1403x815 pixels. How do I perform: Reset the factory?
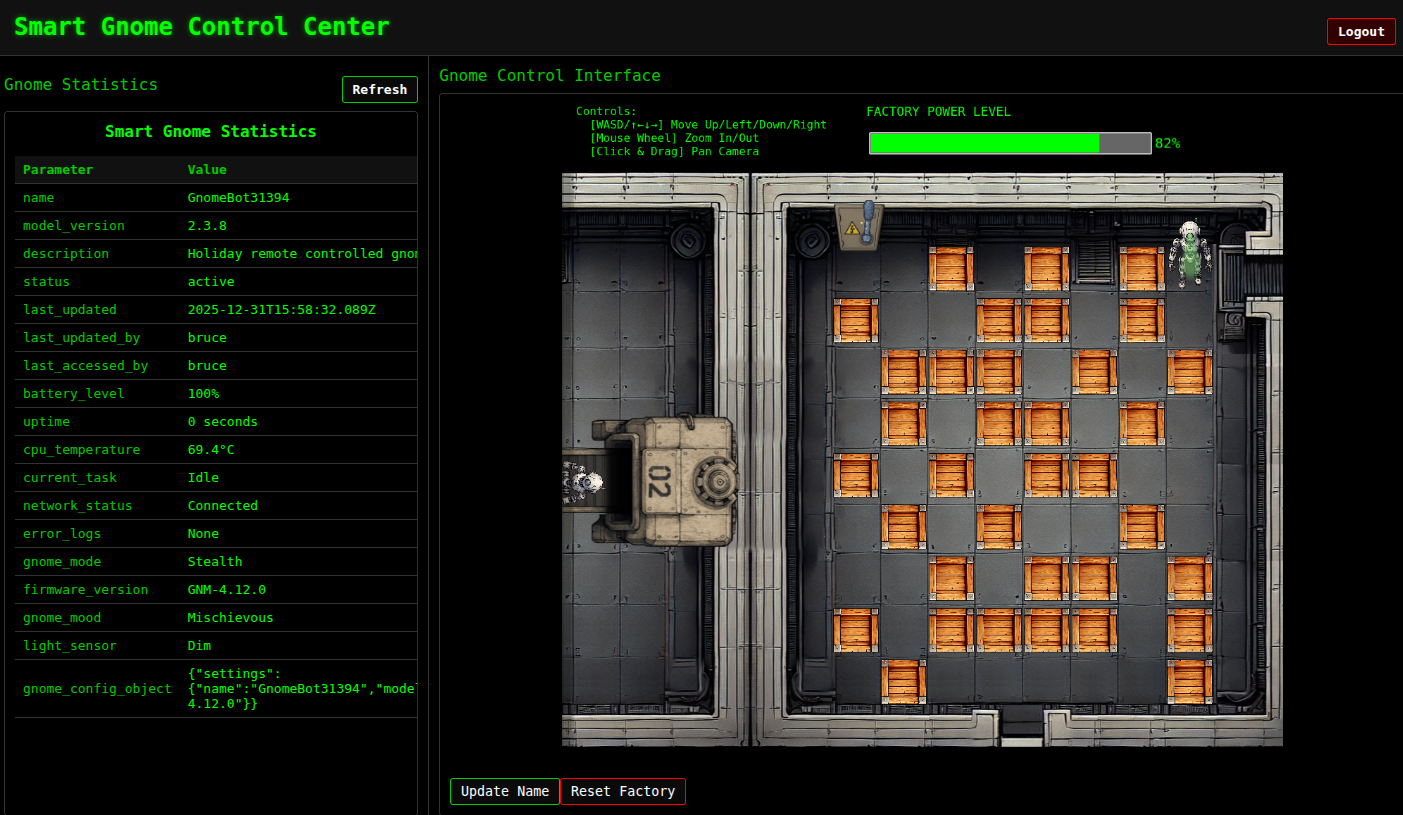point(622,791)
